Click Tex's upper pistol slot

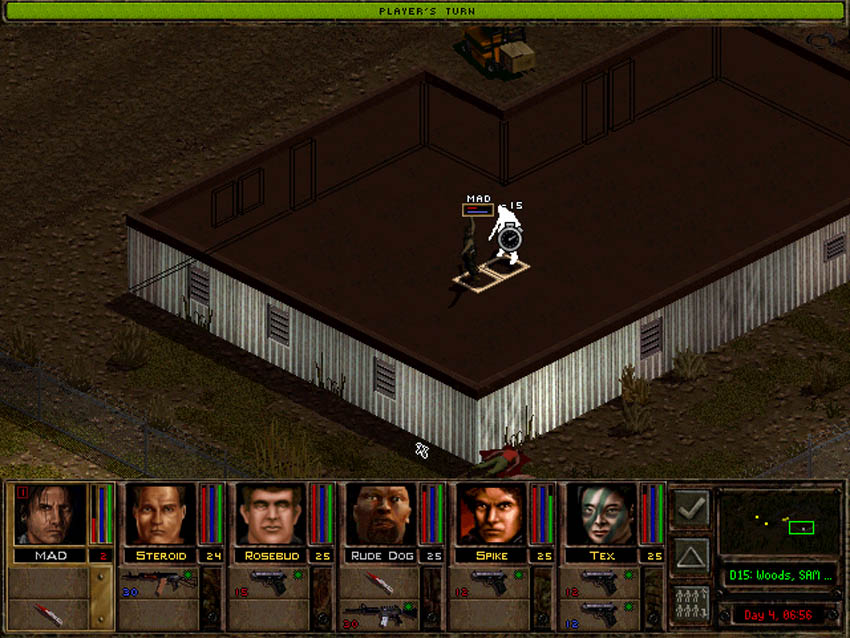click(601, 582)
